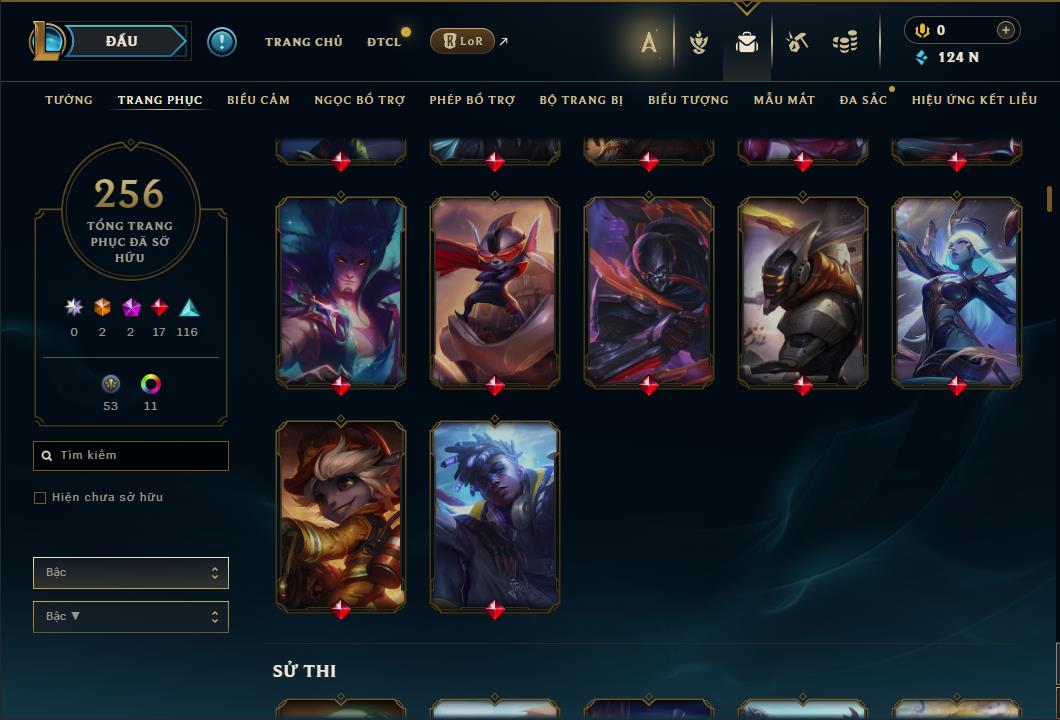The width and height of the screenshot is (1060, 720).
Task: Switch to PHÉP BỔ TRỢ tab
Action: [472, 100]
